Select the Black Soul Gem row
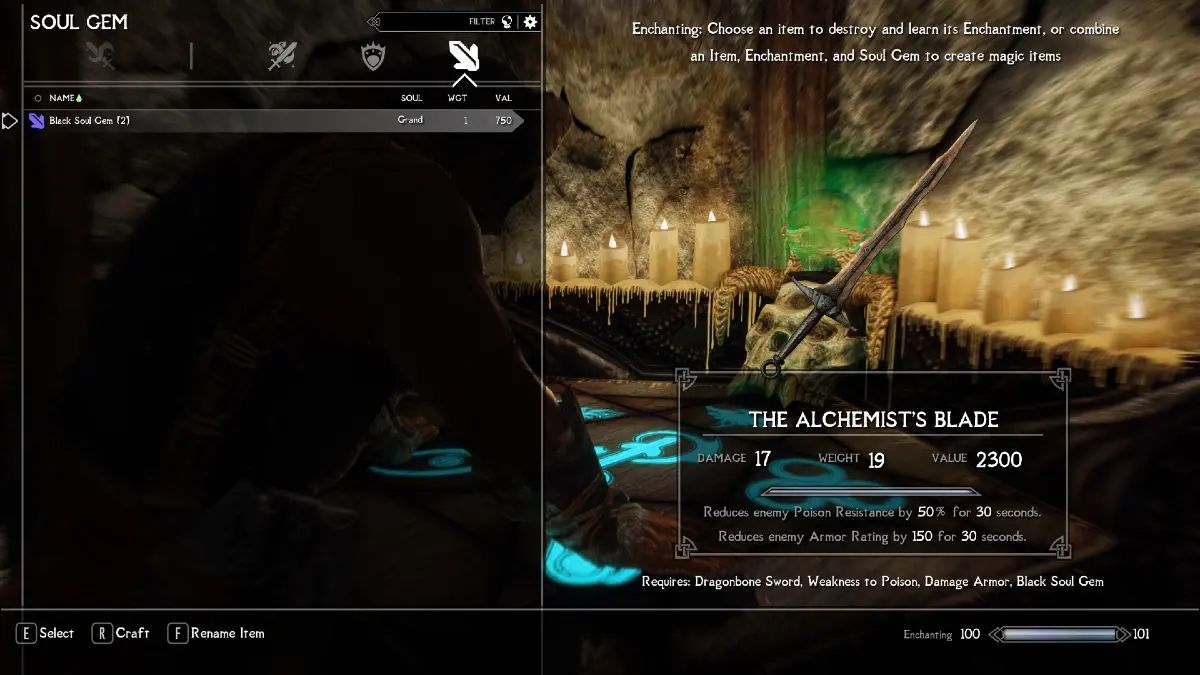This screenshot has width=1200, height=675. pos(270,121)
